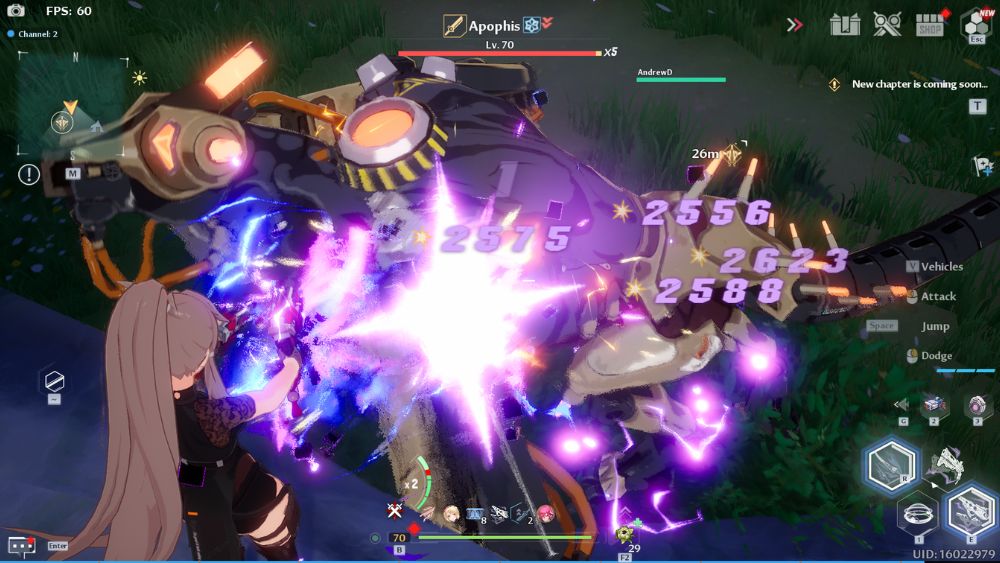Image resolution: width=1000 pixels, height=563 pixels.
Task: Open the hexagon main menu marked NEW
Action: 976,23
